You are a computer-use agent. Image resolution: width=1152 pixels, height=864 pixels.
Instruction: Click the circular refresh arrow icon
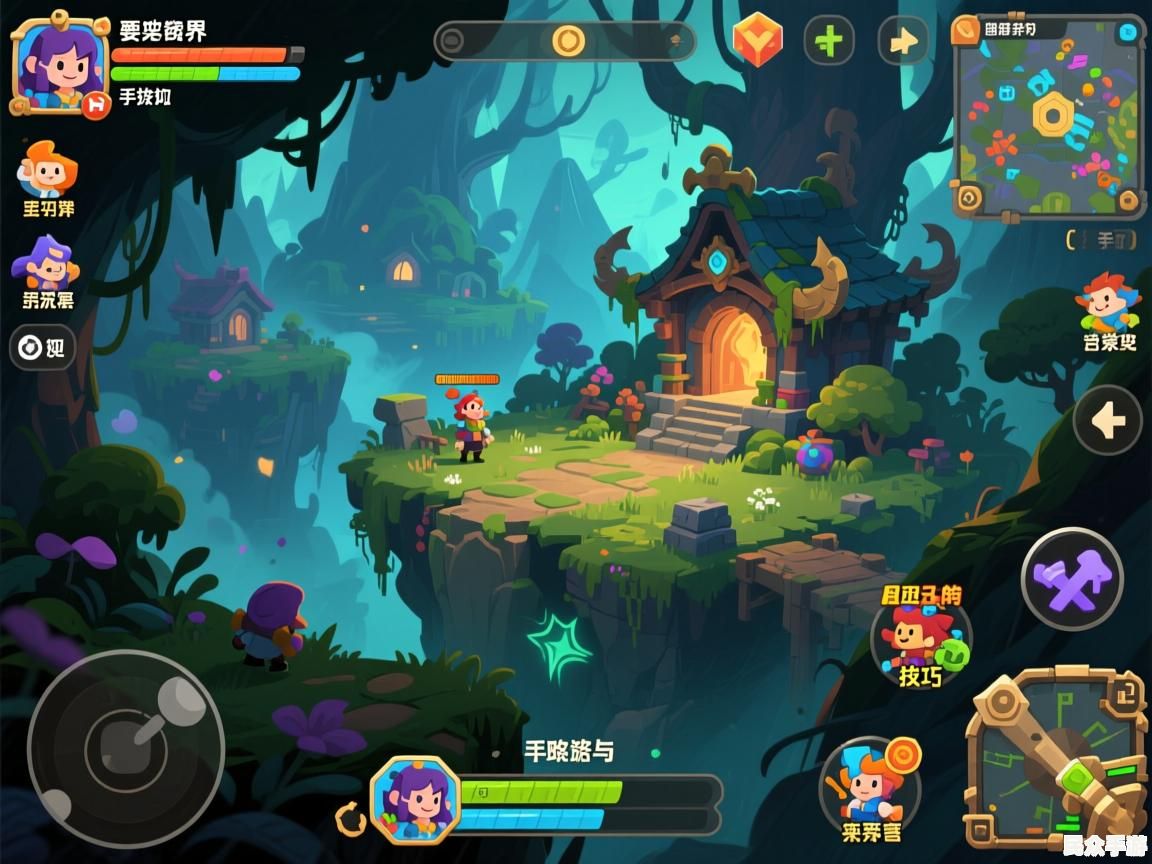pyautogui.click(x=351, y=821)
